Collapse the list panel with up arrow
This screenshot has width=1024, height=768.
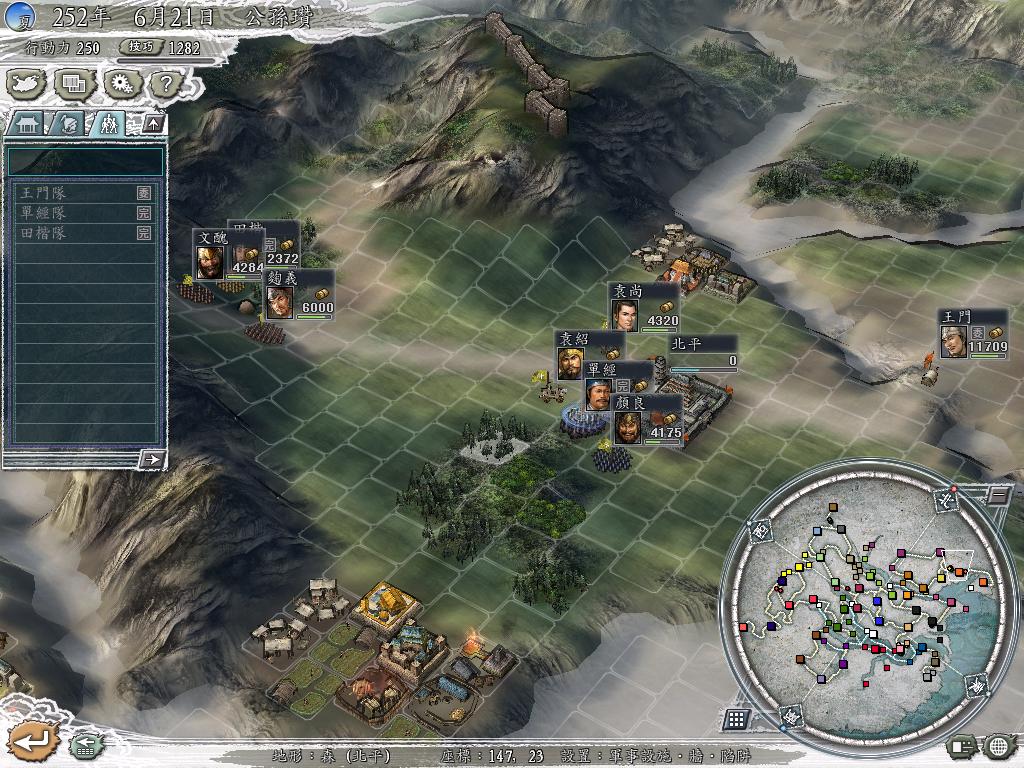[153, 123]
